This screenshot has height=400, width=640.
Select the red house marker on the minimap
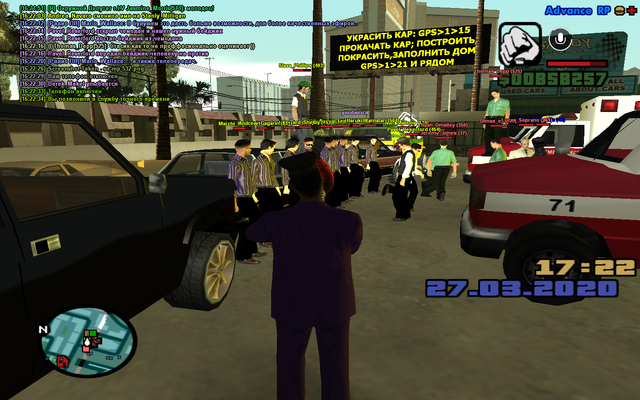click(x=63, y=359)
